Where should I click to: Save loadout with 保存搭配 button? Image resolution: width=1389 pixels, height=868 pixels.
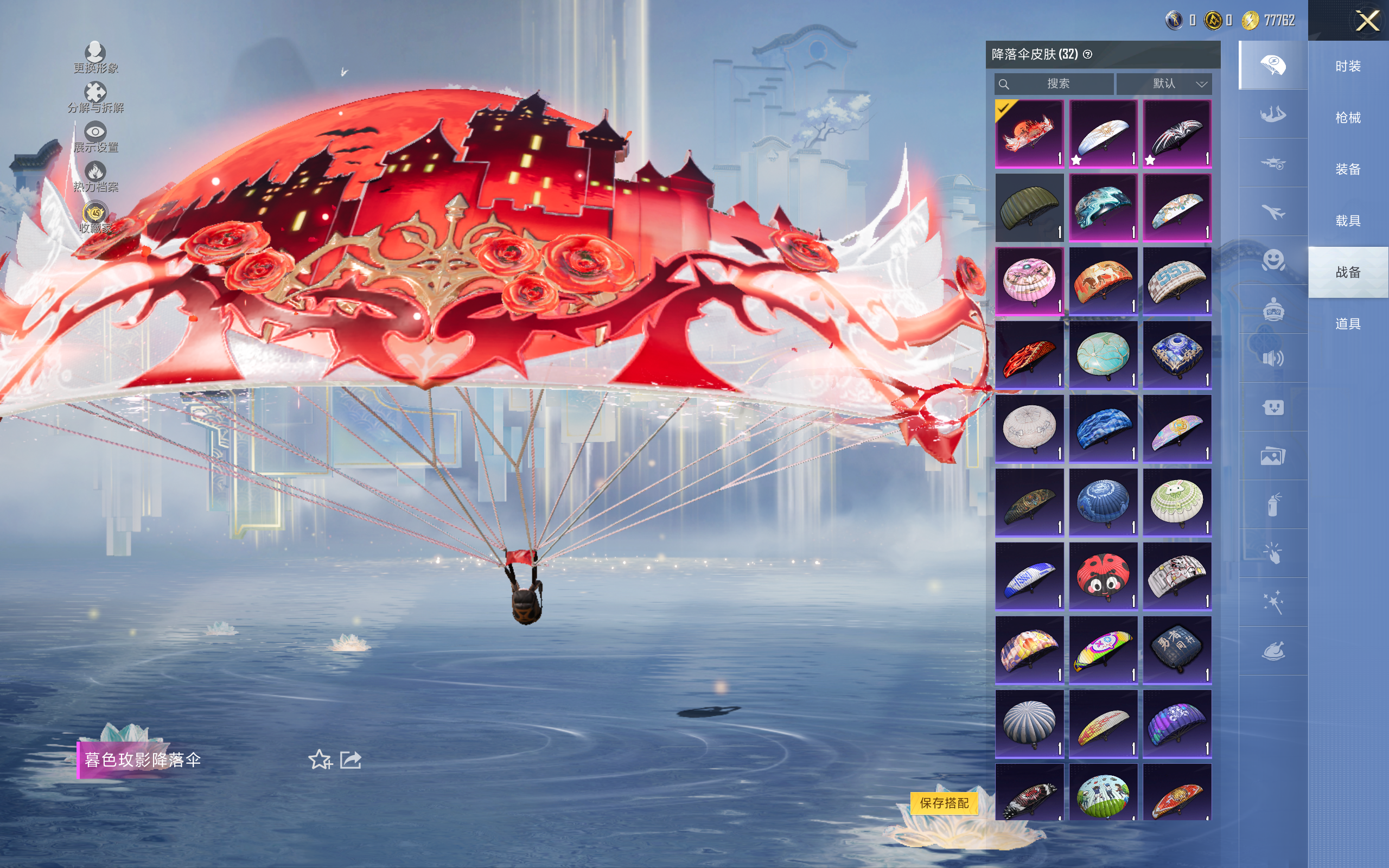pos(944,802)
